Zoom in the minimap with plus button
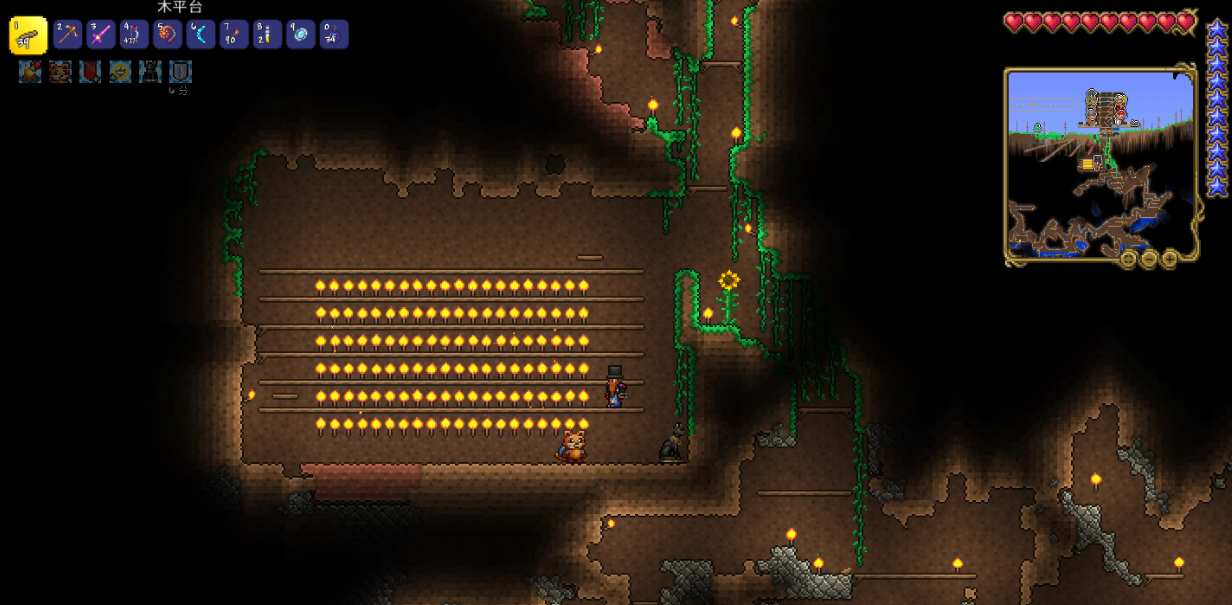 coord(1169,259)
